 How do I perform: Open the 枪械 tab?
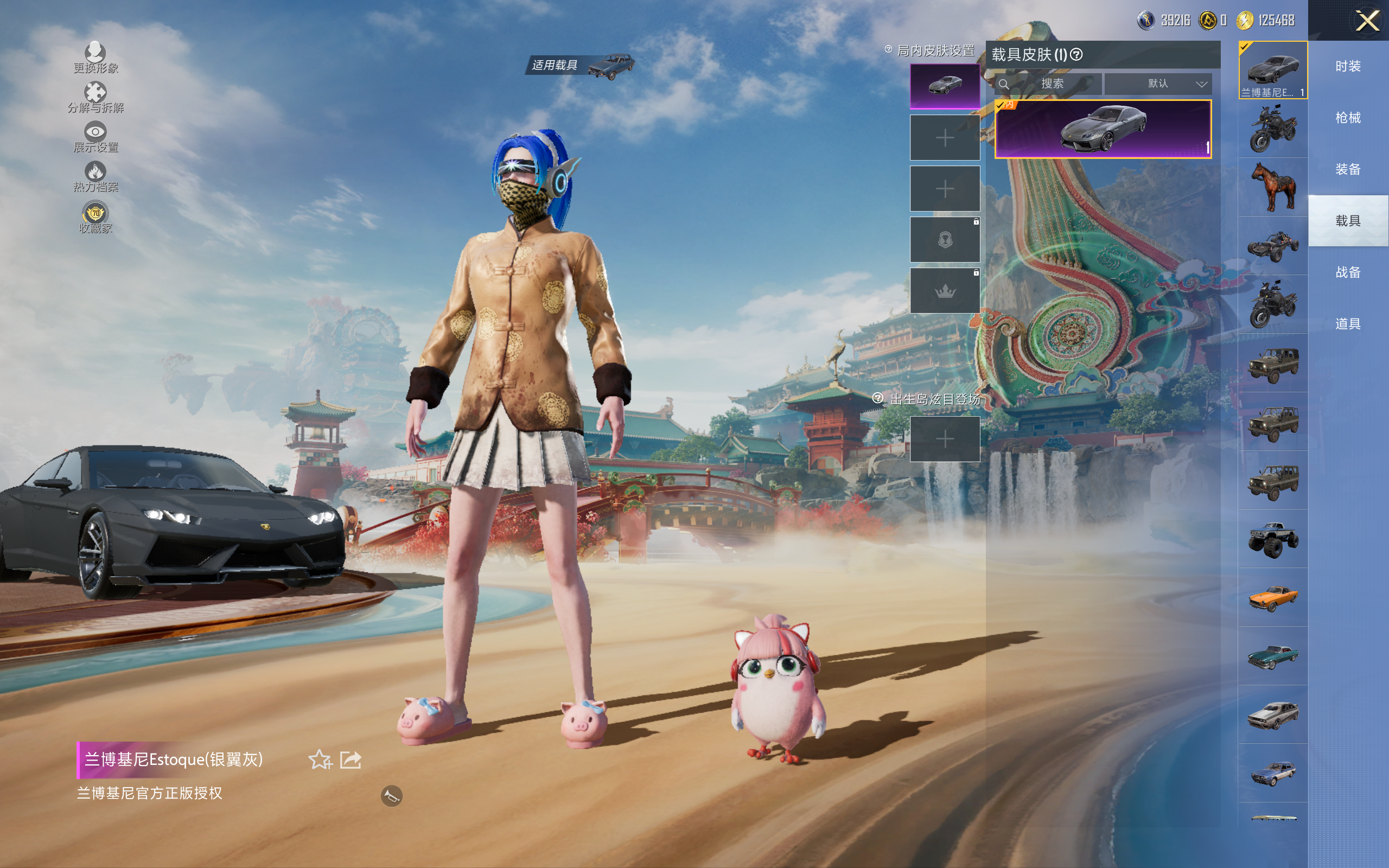1348,118
